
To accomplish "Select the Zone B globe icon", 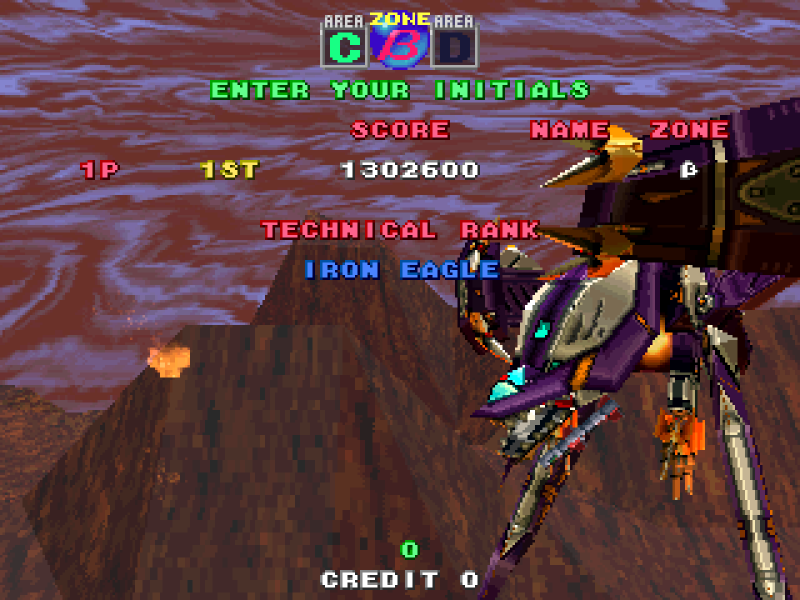I will pyautogui.click(x=400, y=42).
